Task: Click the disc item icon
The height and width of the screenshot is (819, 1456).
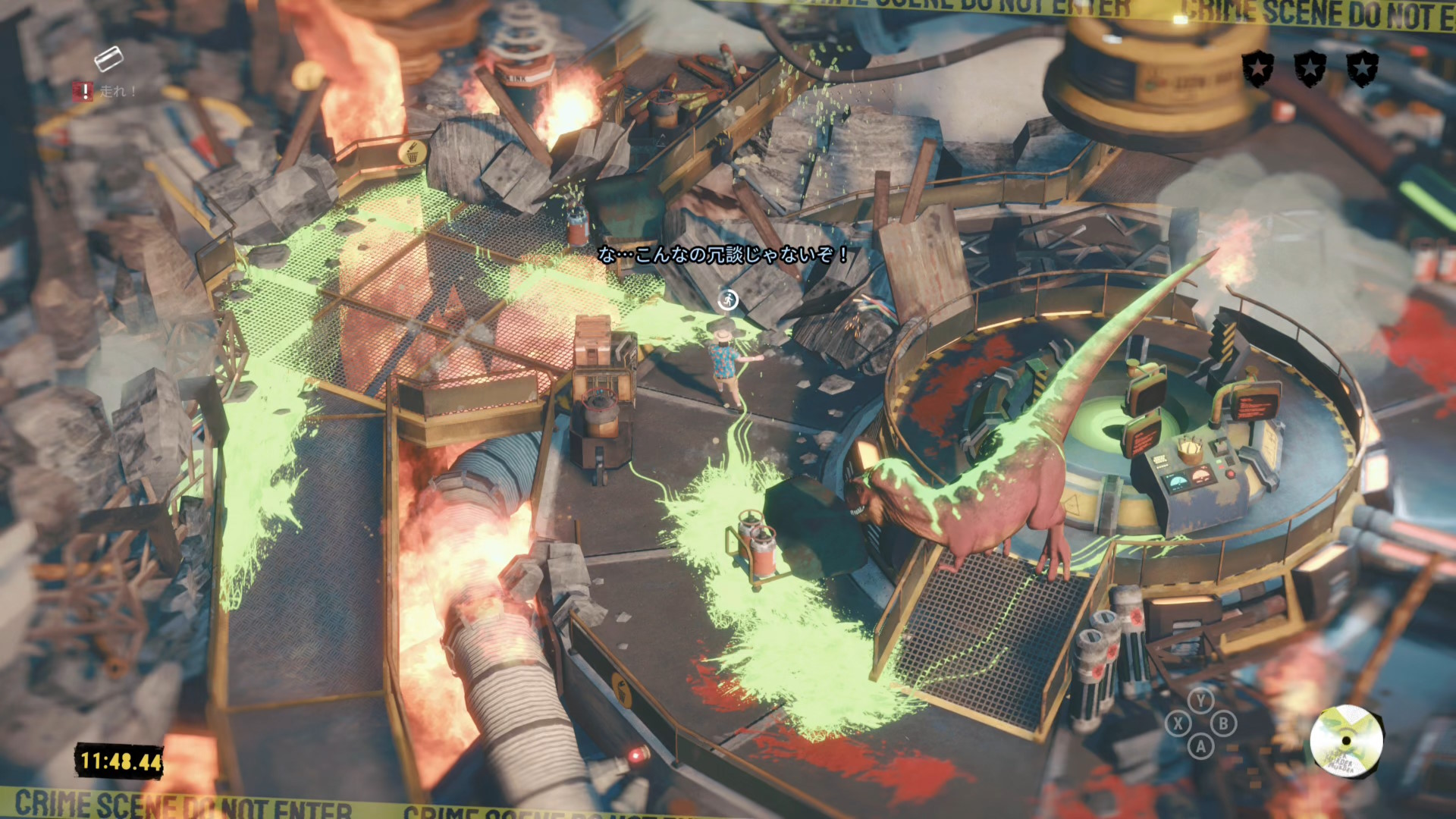Action: [x=1346, y=740]
